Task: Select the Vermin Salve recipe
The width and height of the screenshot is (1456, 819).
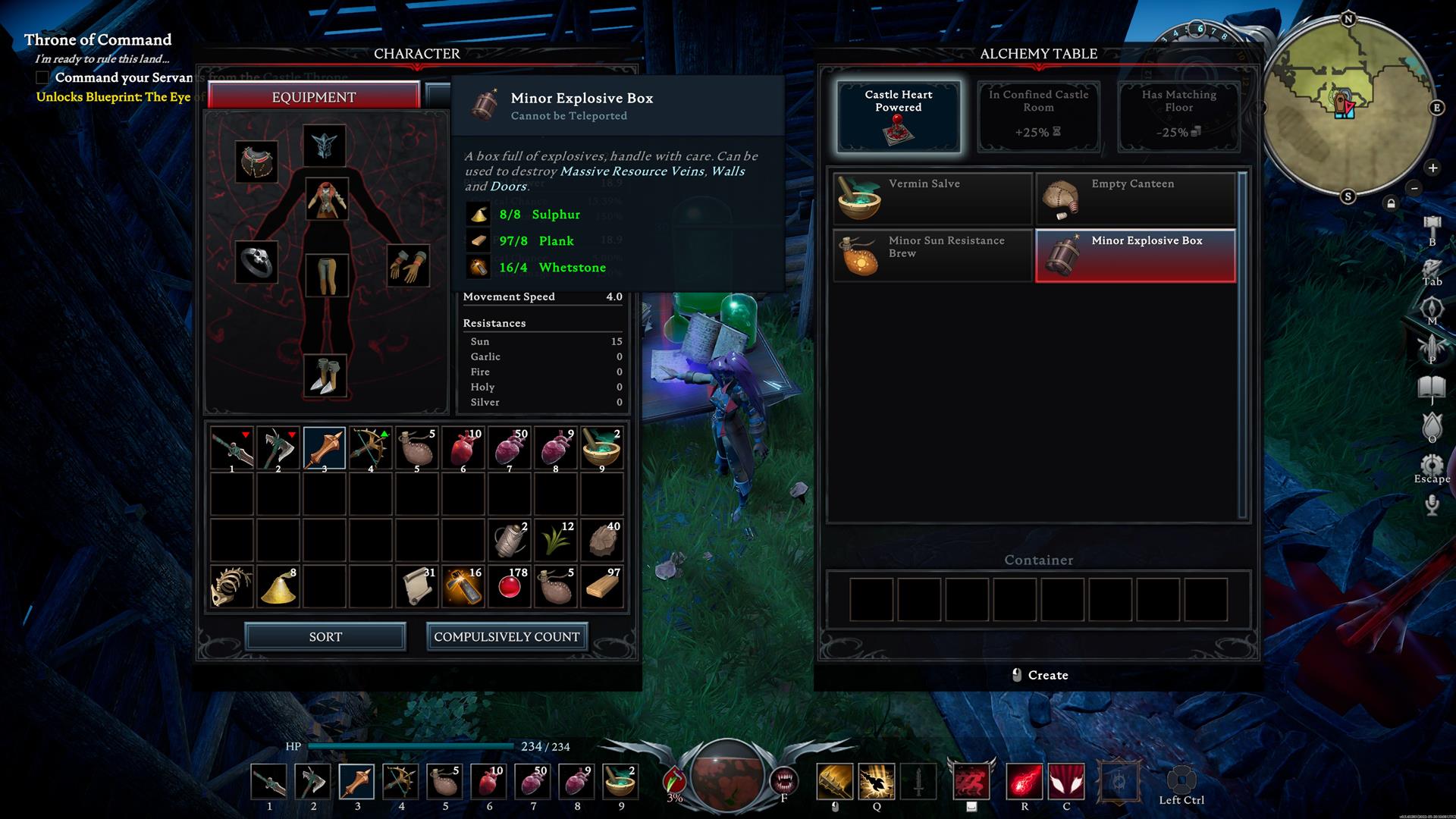Action: coord(933,199)
